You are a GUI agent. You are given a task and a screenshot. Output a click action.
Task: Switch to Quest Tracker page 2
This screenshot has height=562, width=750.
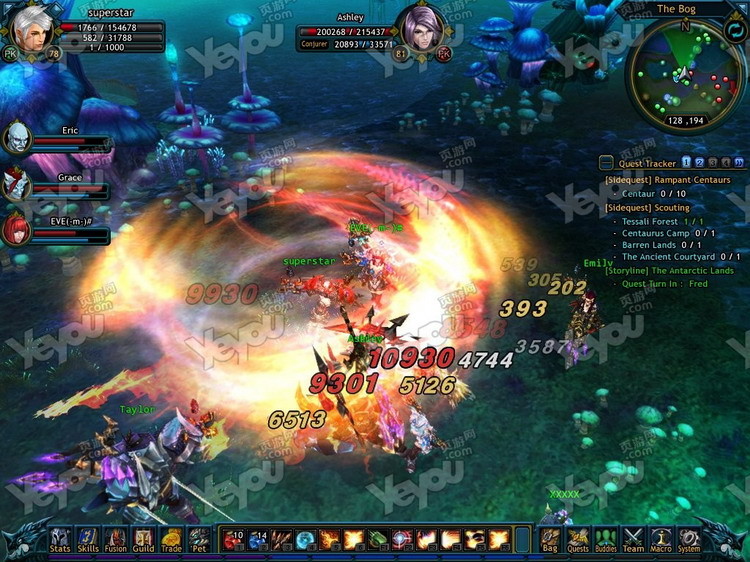tap(700, 162)
